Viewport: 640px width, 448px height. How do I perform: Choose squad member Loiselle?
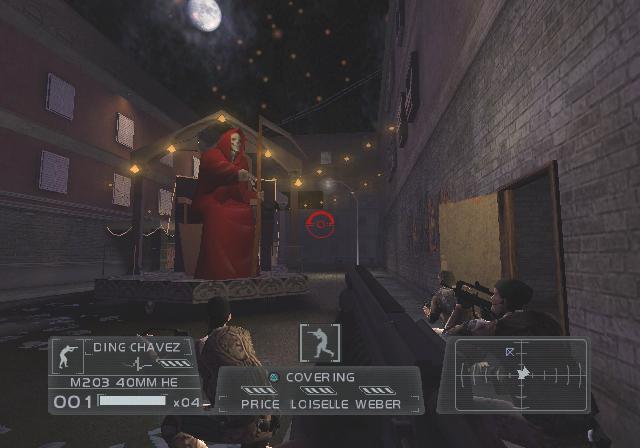[x=318, y=404]
